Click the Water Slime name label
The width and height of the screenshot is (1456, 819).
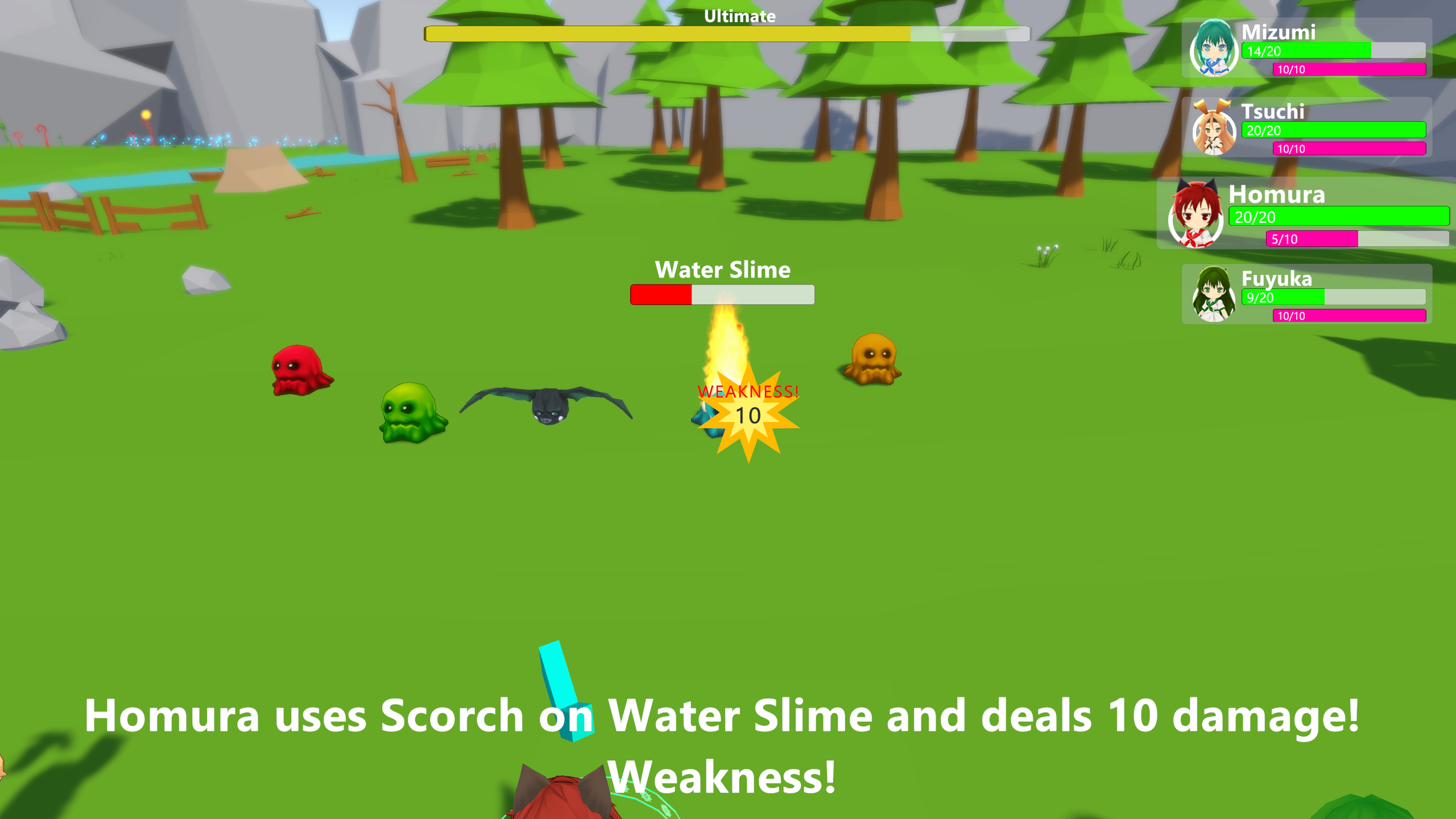722,270
